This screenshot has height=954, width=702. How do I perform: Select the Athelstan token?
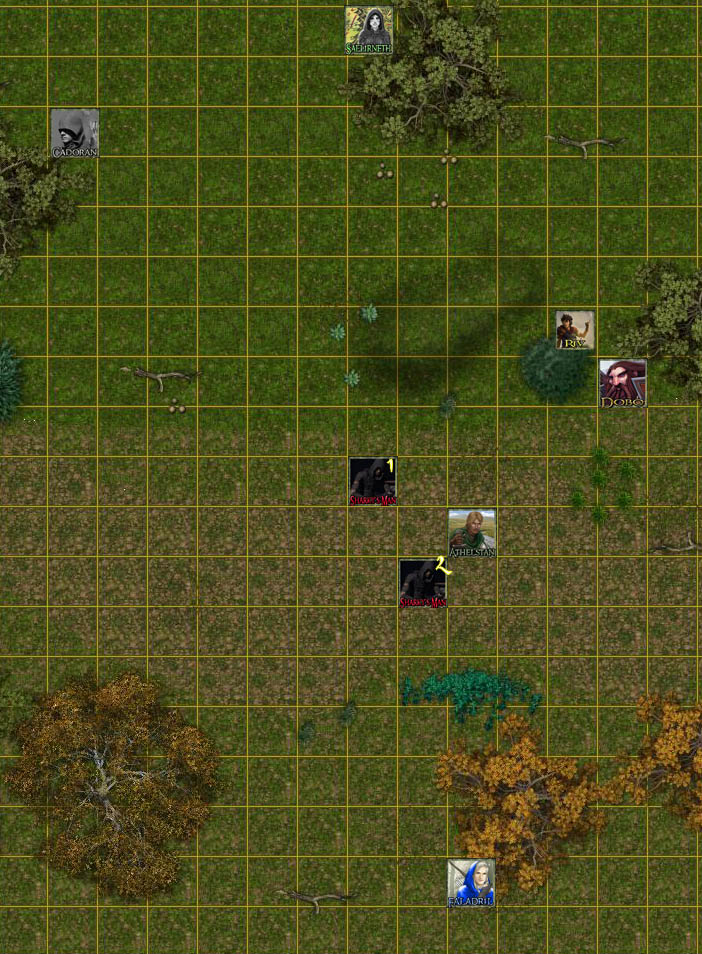coord(472,533)
